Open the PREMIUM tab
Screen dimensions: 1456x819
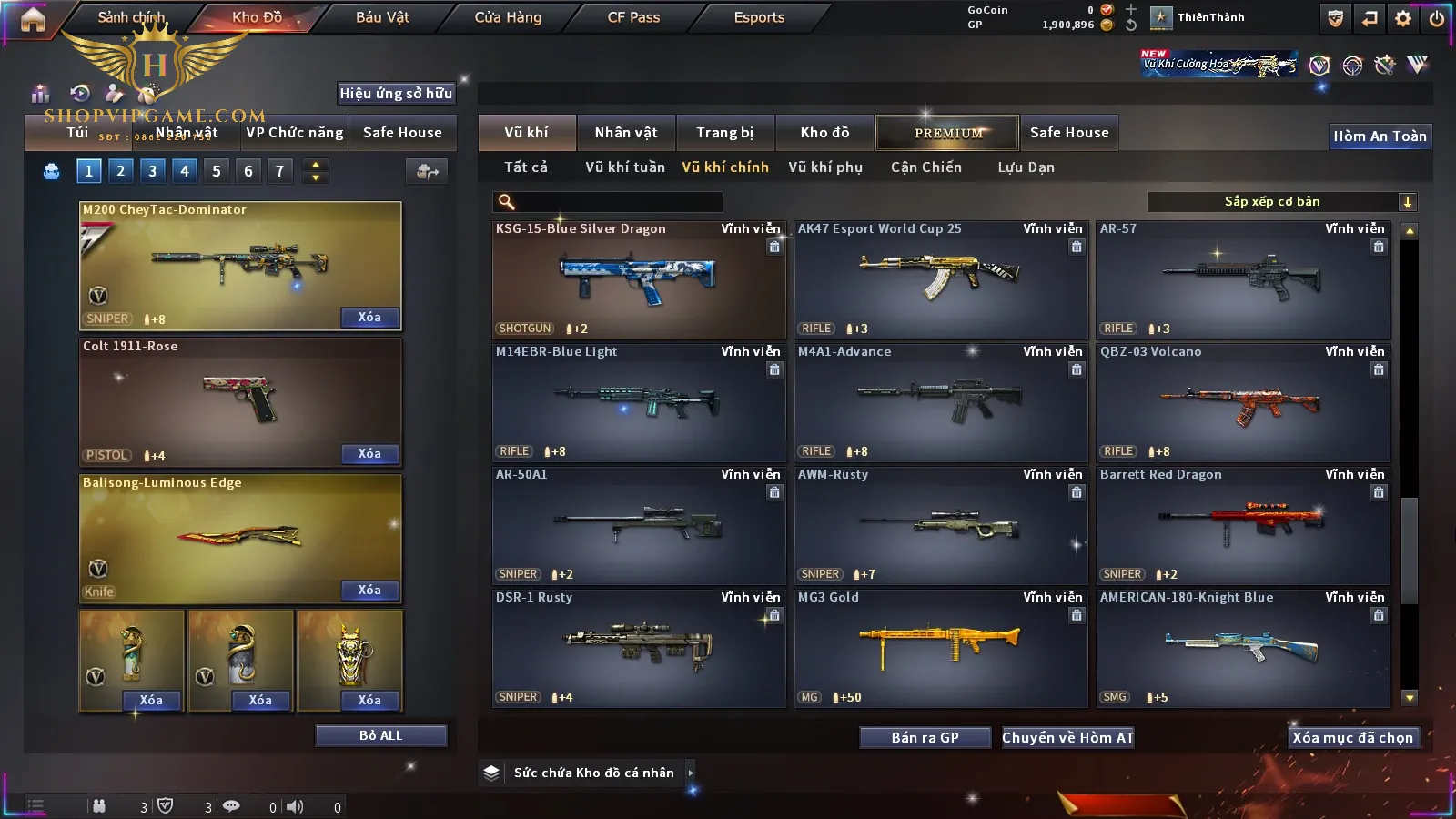(947, 133)
